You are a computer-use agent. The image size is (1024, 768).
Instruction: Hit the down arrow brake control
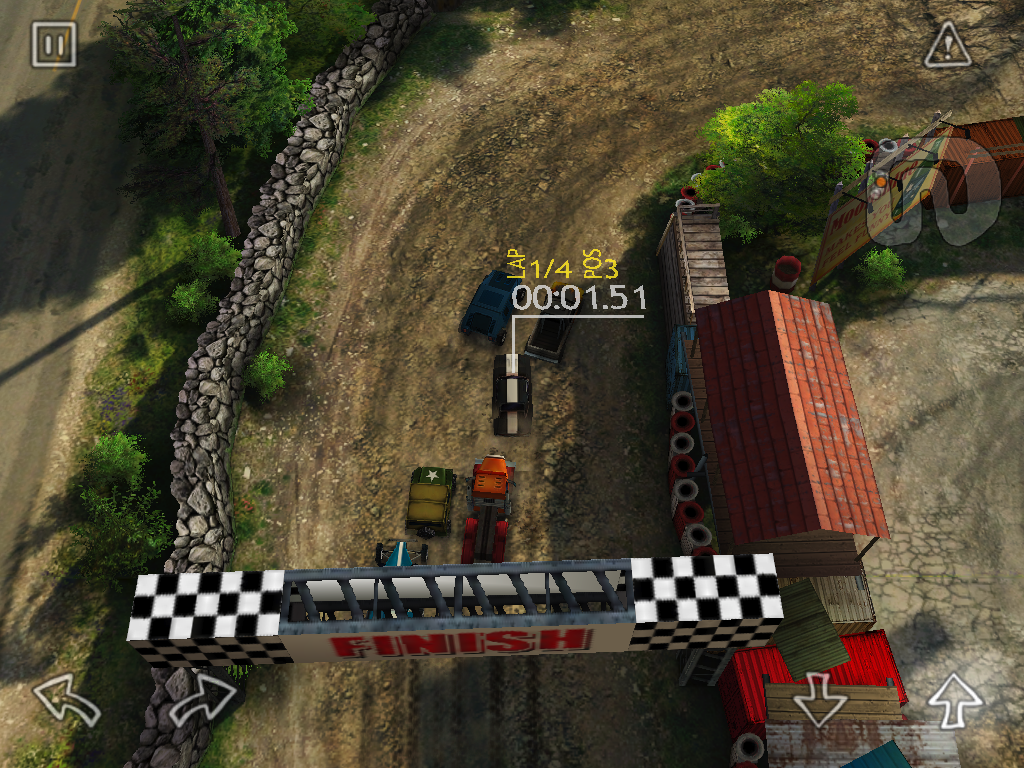(820, 699)
